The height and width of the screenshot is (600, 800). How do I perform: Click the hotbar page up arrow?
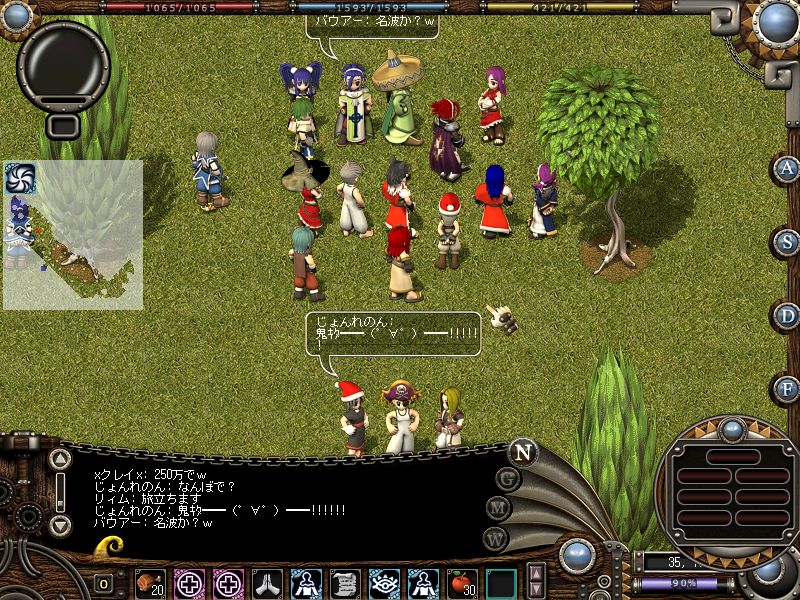tap(536, 574)
